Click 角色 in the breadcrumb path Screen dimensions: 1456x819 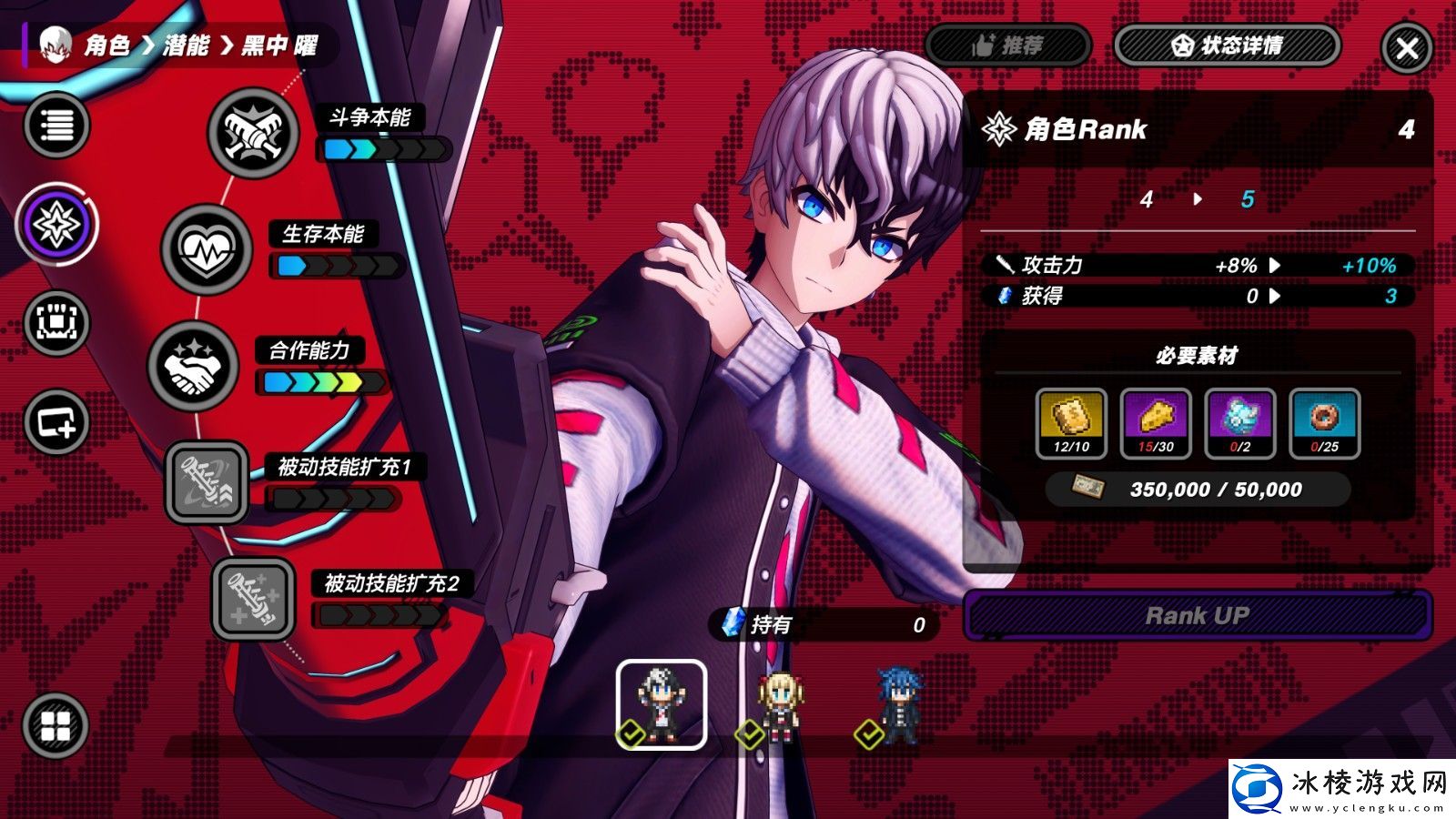[x=107, y=45]
